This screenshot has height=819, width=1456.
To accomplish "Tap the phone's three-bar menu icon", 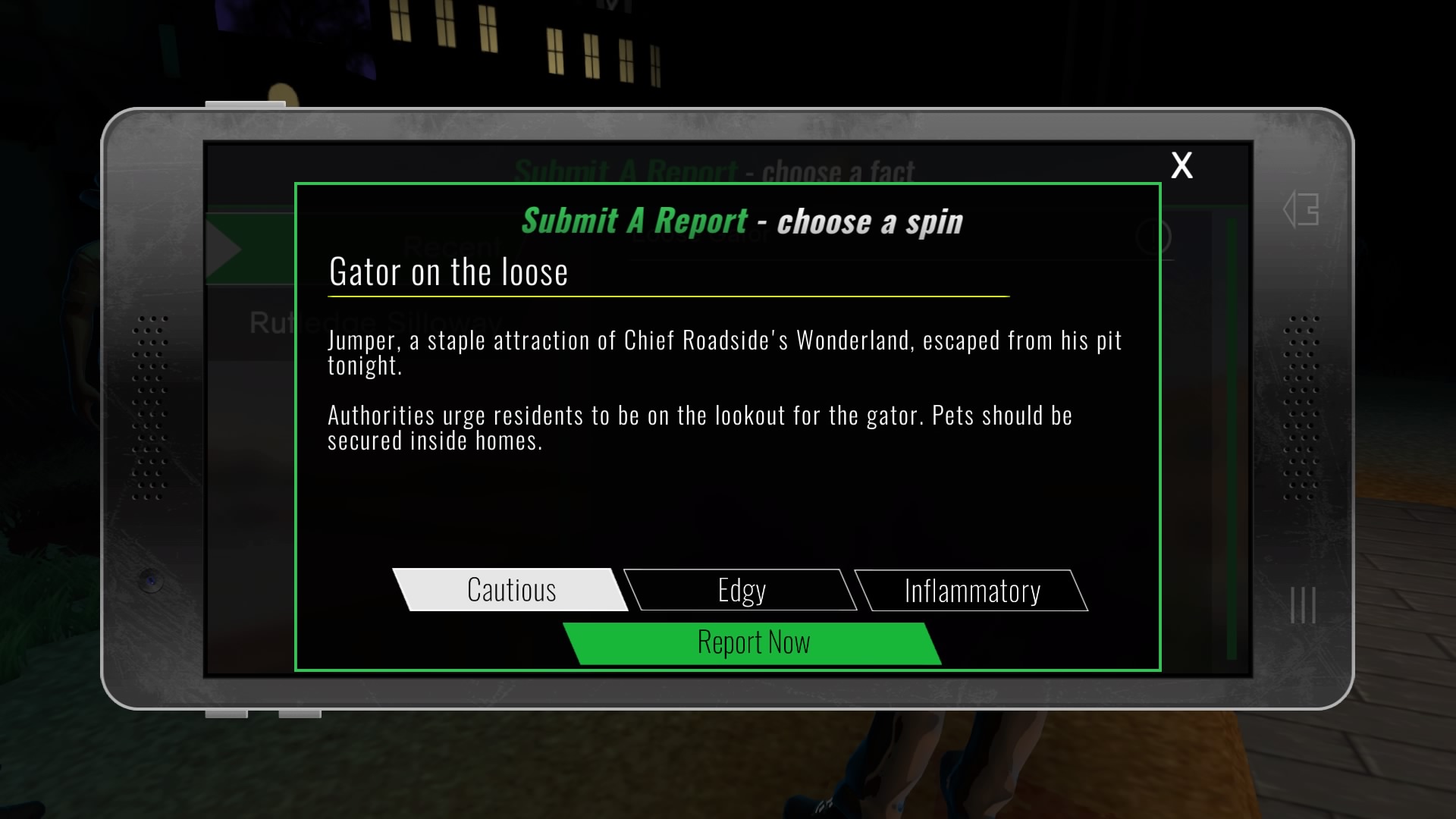I will pos(1303,605).
